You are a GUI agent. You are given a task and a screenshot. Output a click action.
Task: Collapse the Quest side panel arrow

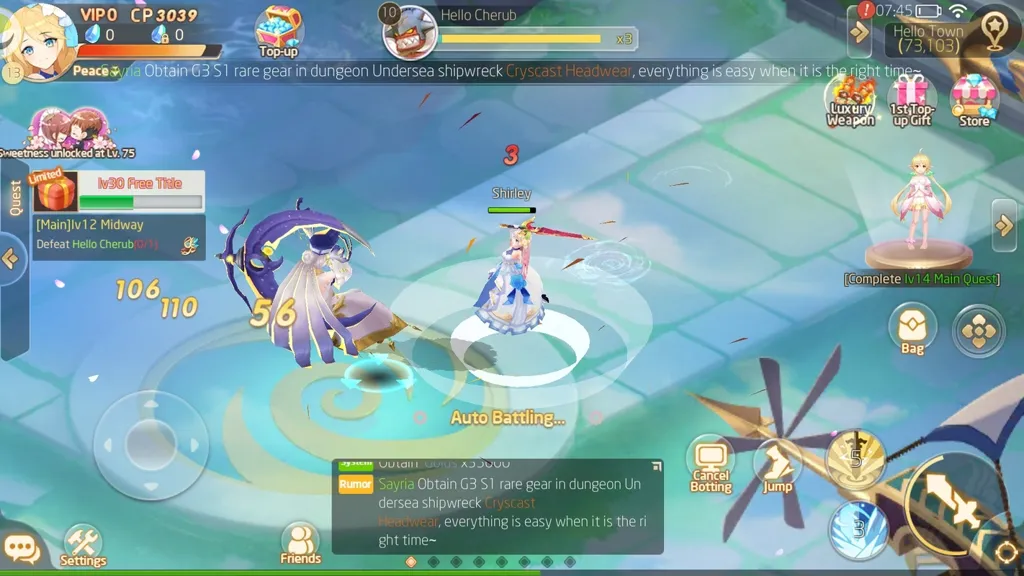(11, 259)
